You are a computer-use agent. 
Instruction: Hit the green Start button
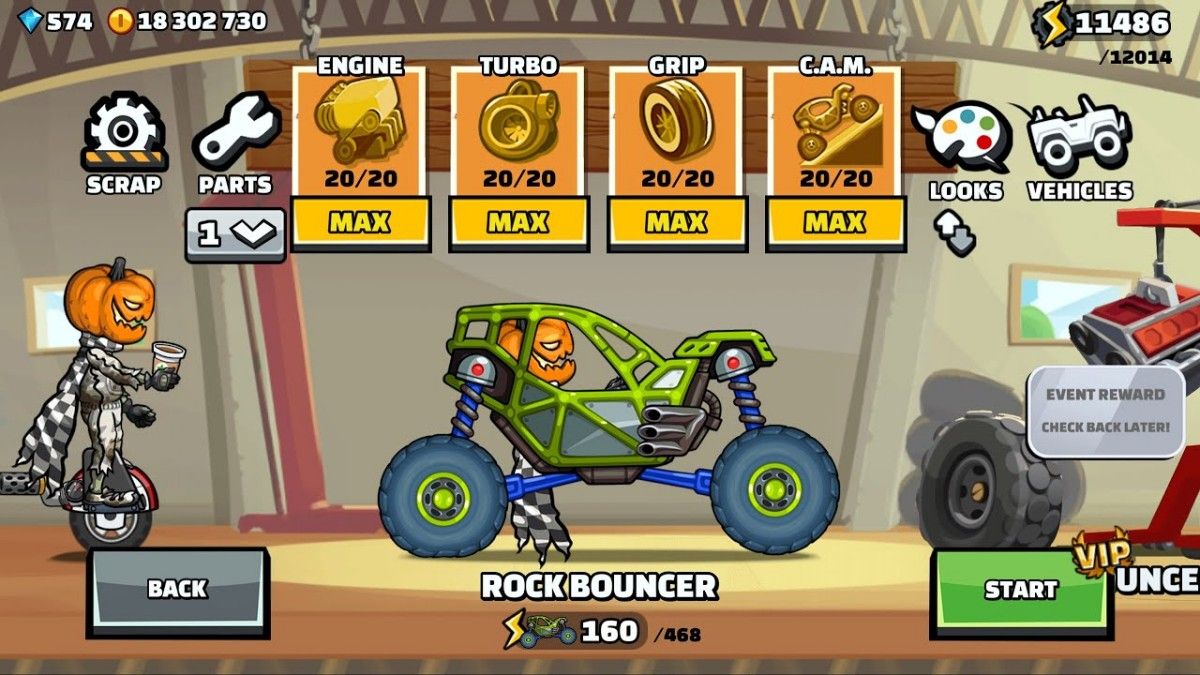[1021, 589]
